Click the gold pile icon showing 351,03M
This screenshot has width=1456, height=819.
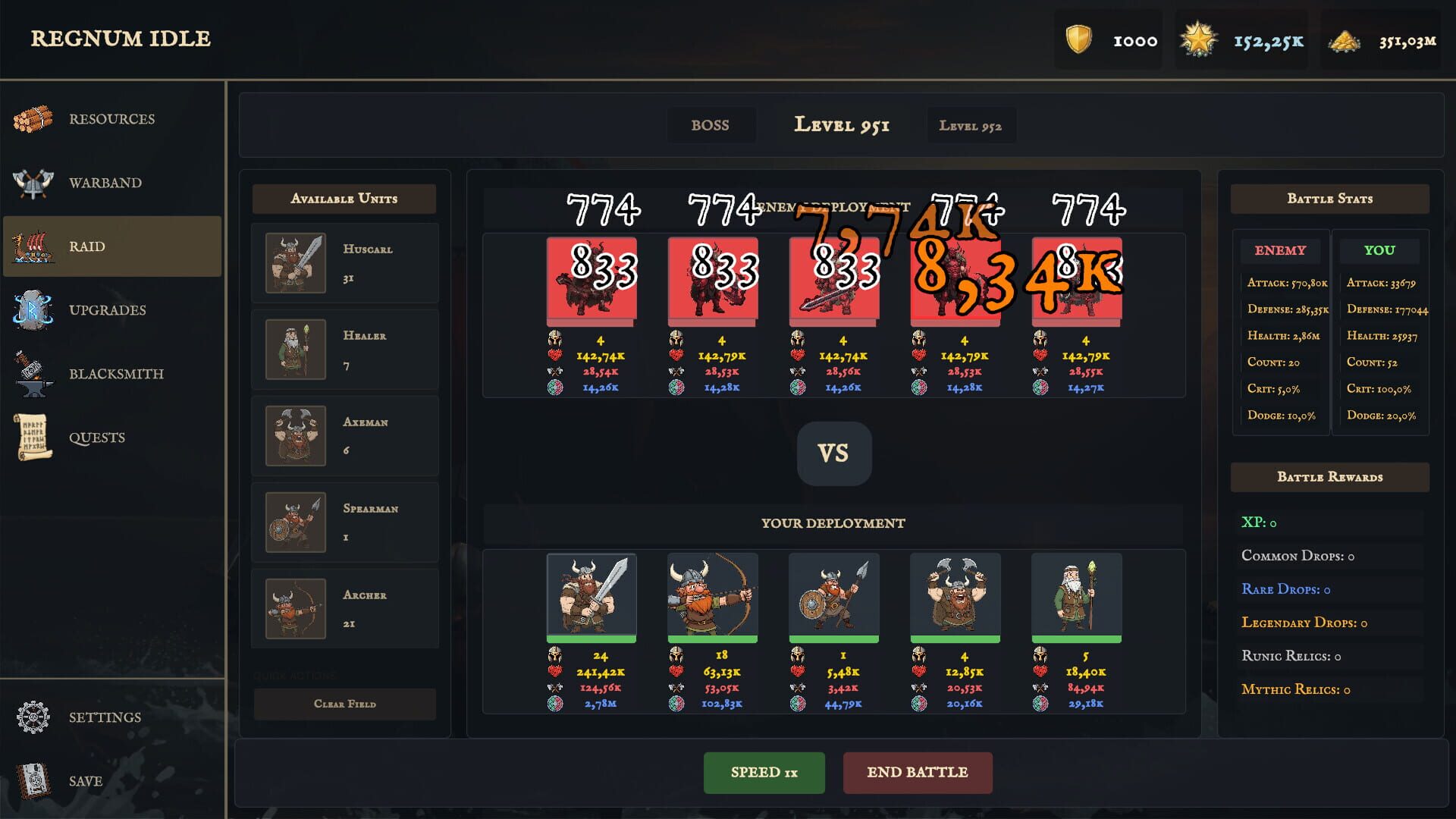(x=1344, y=41)
